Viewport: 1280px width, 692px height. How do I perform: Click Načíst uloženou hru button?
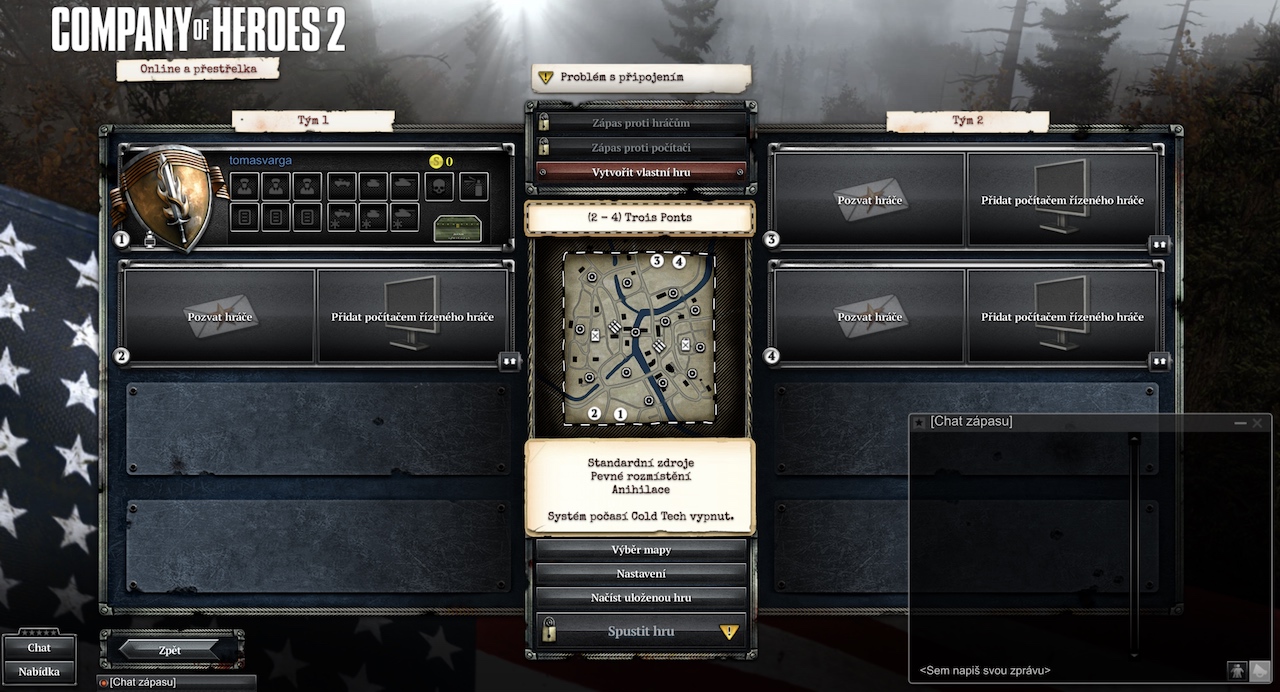641,598
